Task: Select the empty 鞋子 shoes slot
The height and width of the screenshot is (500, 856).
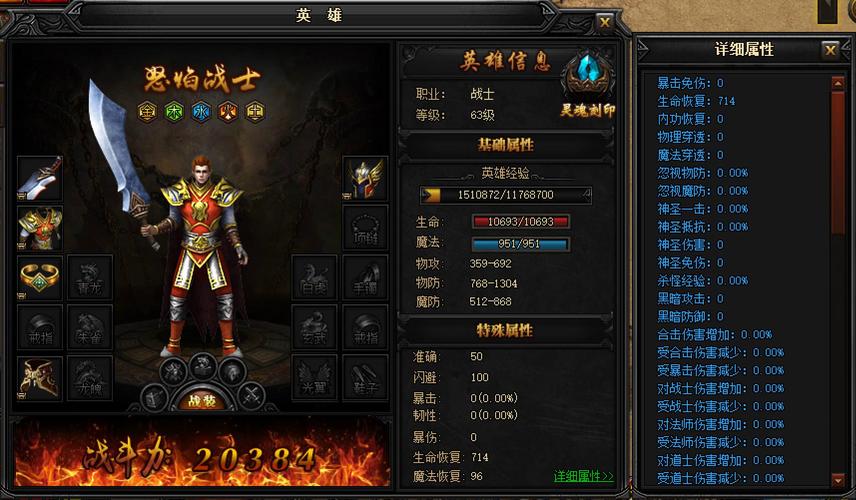Action: [x=365, y=379]
